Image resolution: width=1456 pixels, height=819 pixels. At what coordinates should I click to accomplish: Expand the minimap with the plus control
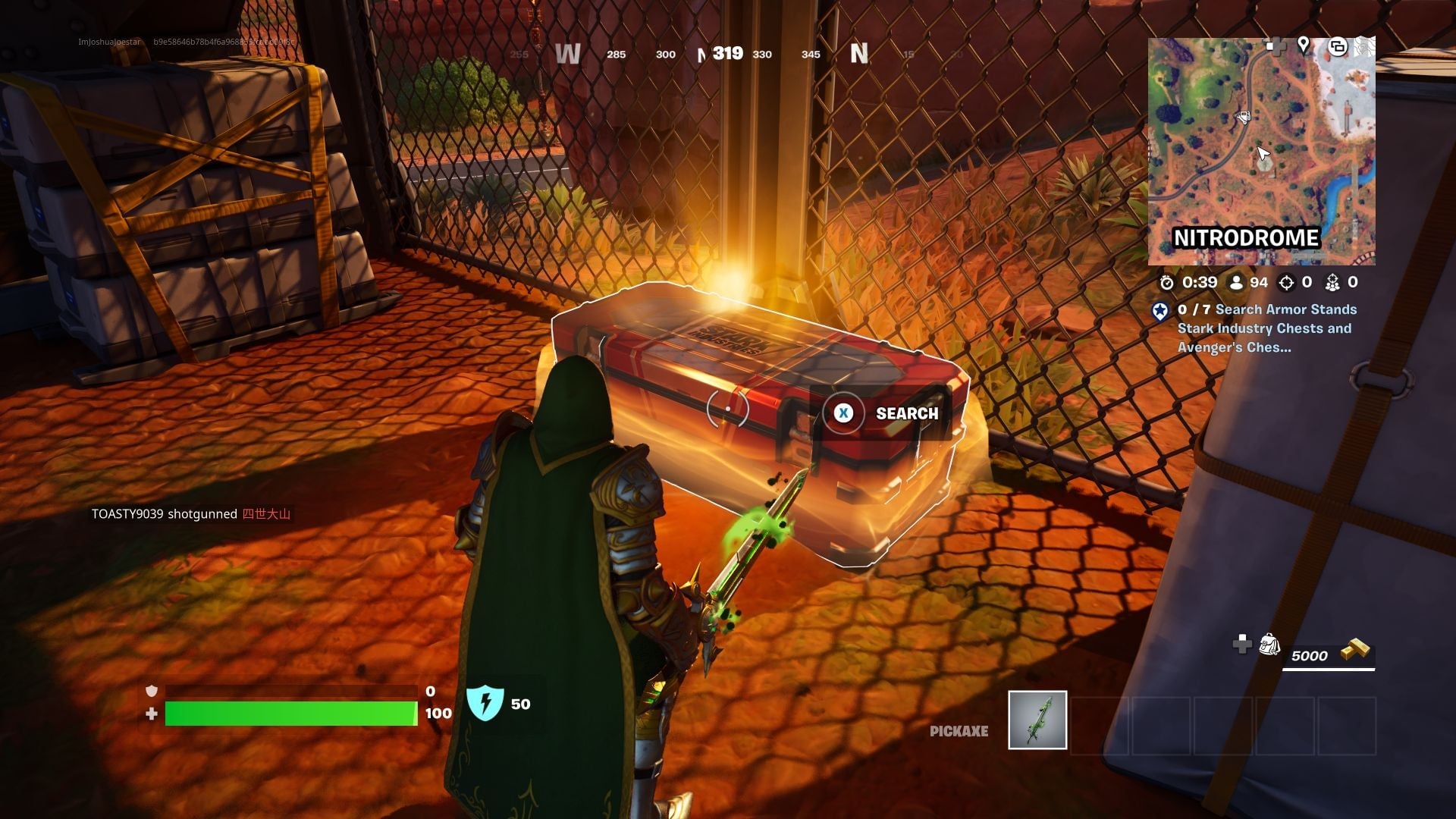pyautogui.click(x=1277, y=45)
